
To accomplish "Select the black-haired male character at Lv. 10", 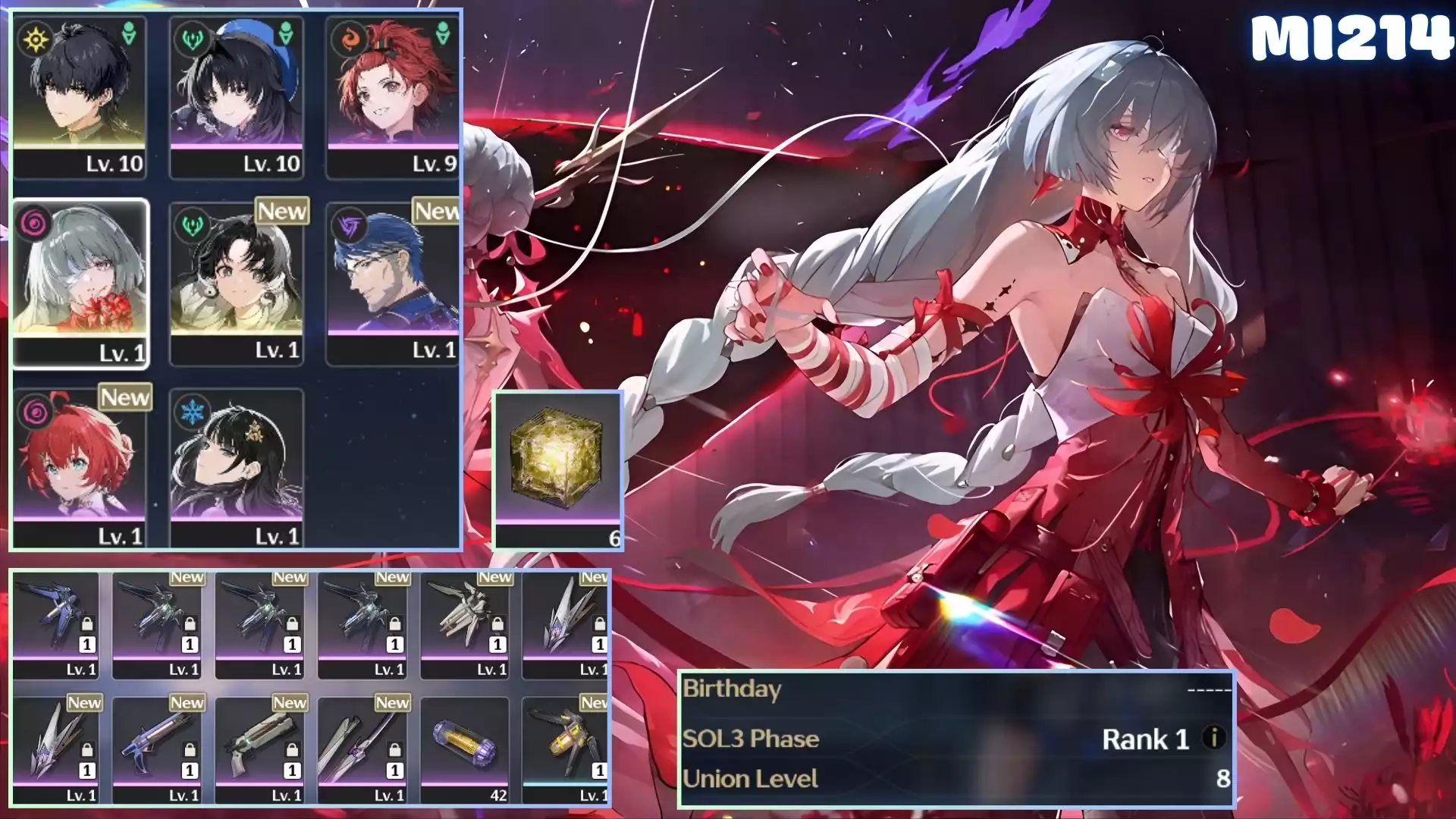I will (x=80, y=95).
